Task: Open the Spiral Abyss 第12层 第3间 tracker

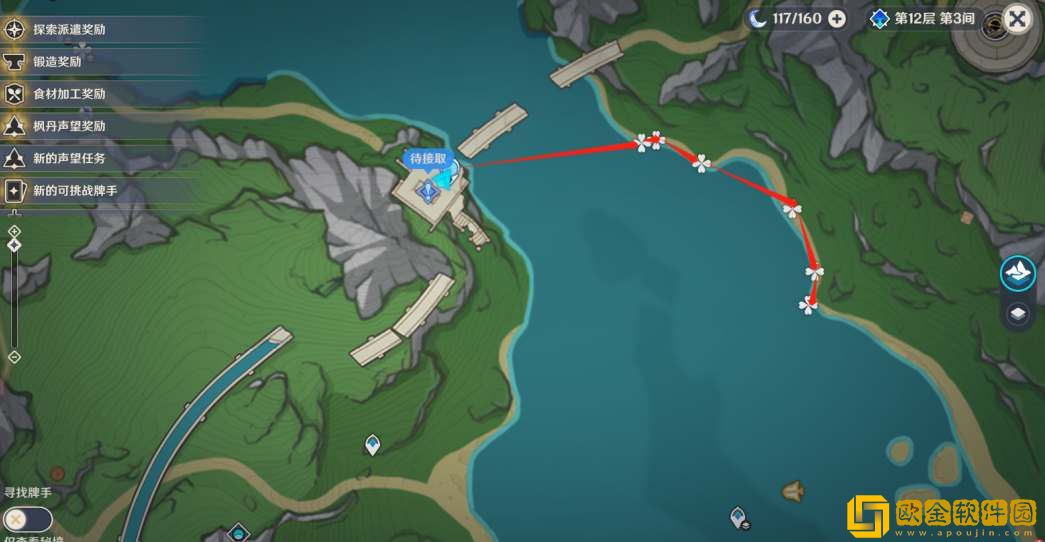Action: pyautogui.click(x=920, y=19)
